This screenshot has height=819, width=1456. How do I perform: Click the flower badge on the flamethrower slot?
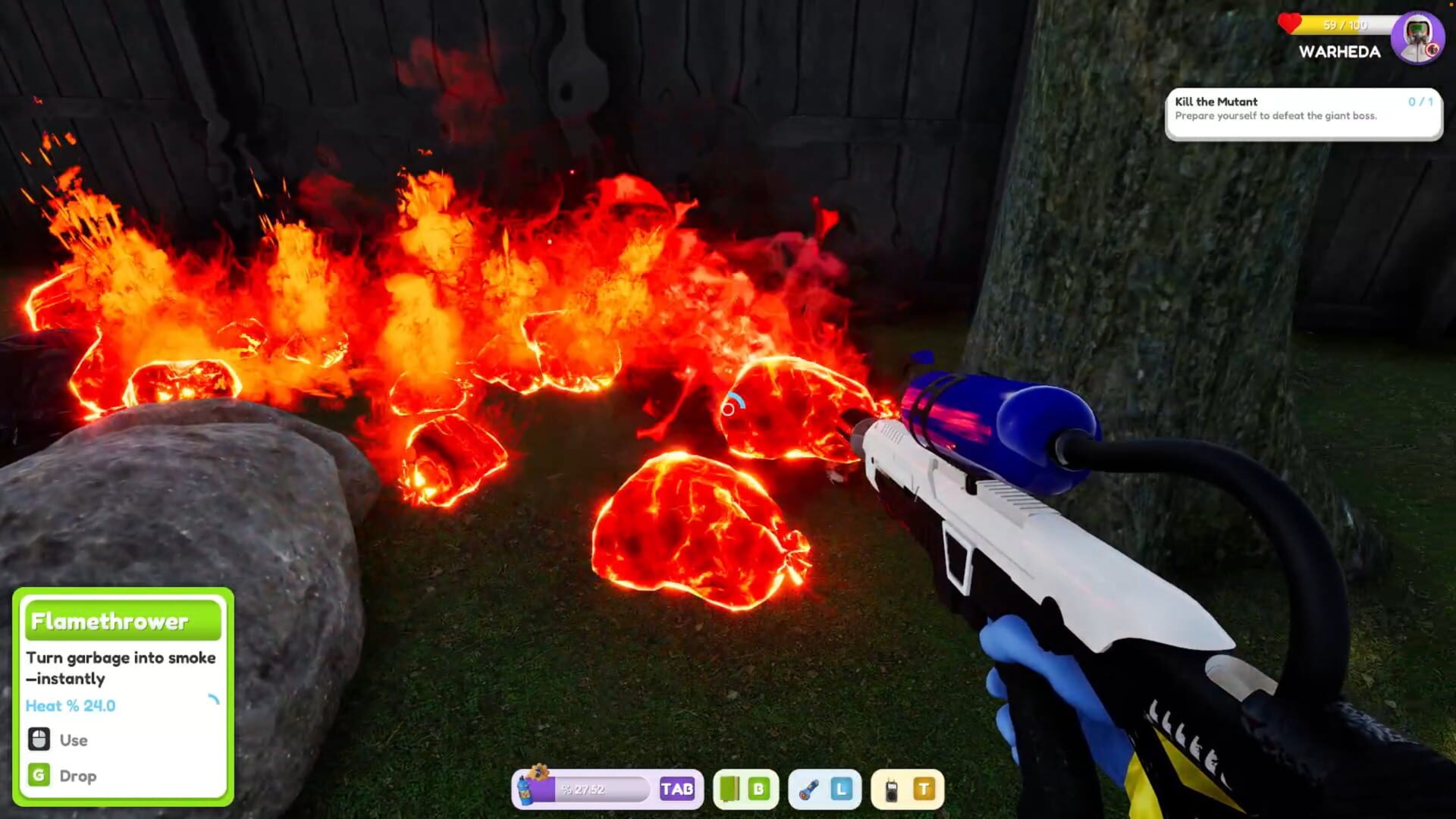pyautogui.click(x=539, y=770)
